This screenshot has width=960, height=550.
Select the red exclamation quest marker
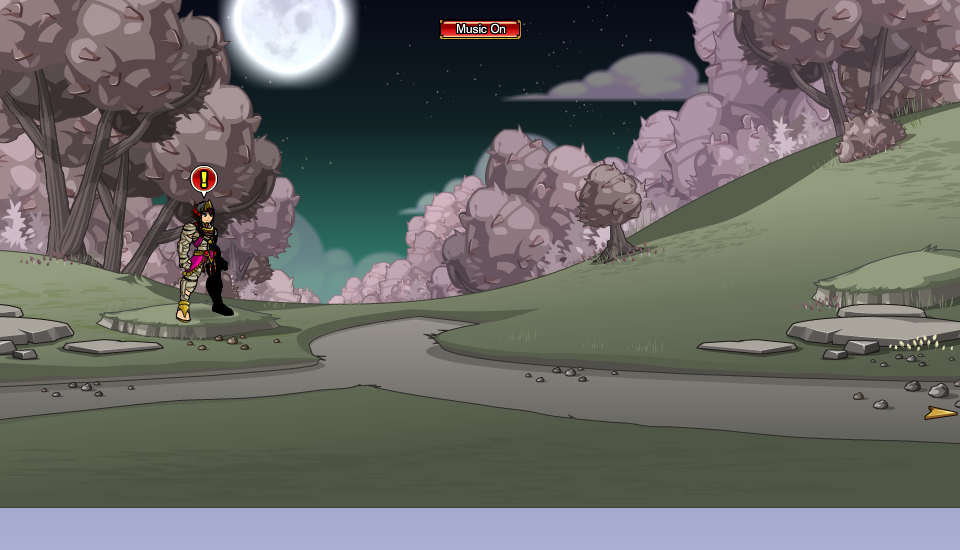coord(203,180)
